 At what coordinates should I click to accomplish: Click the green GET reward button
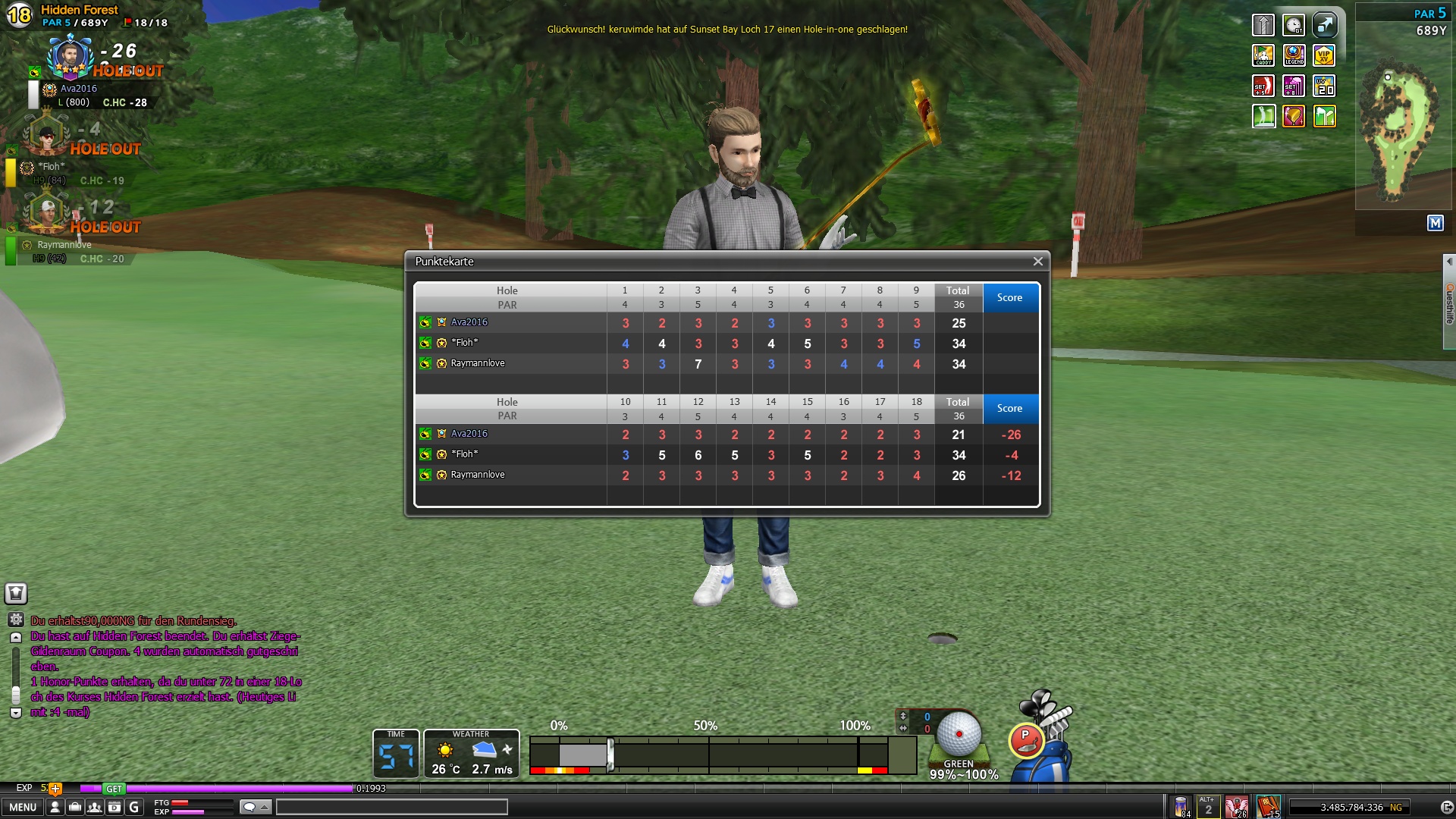pos(114,789)
